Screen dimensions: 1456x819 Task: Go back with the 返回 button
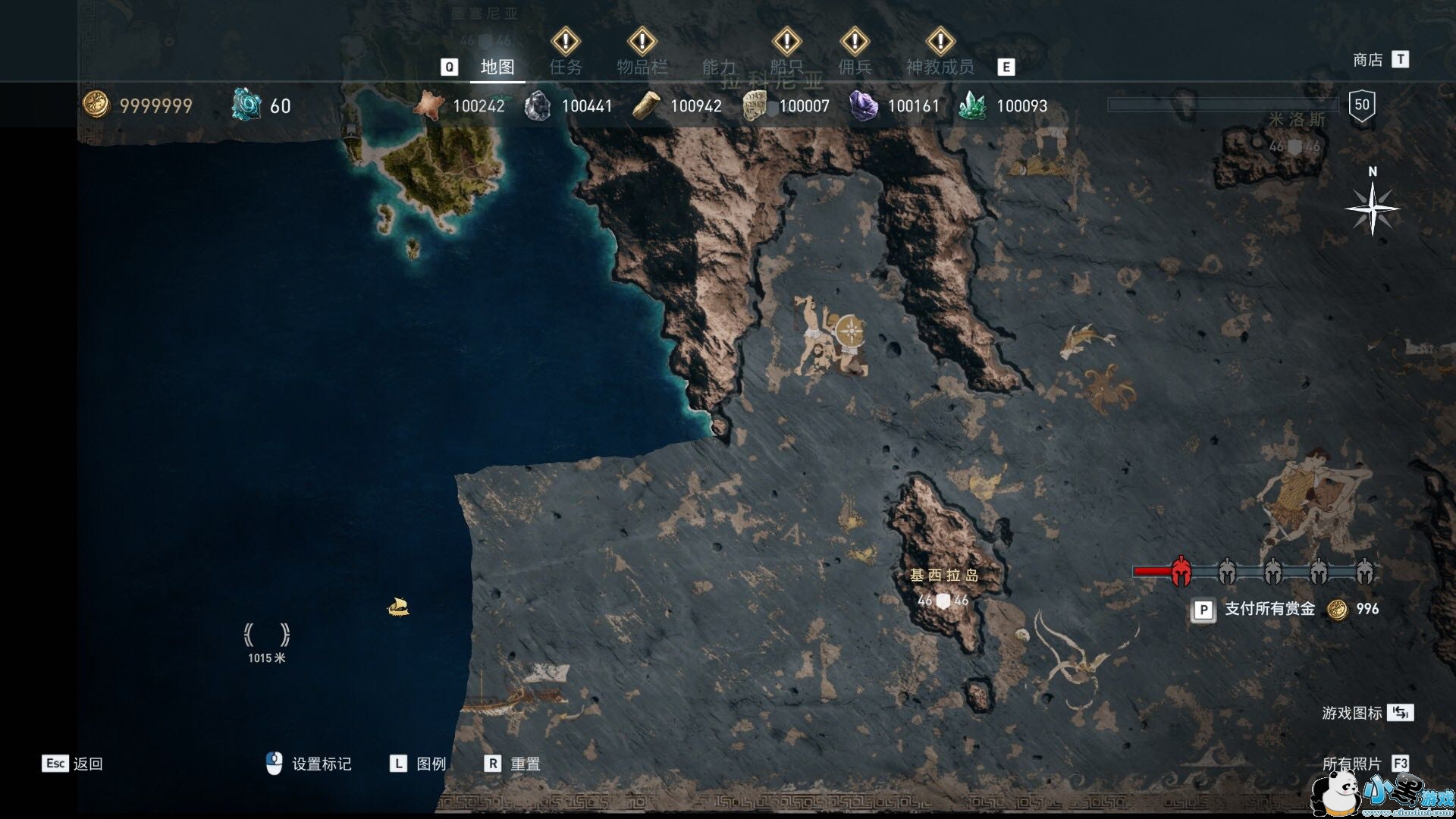click(x=87, y=764)
